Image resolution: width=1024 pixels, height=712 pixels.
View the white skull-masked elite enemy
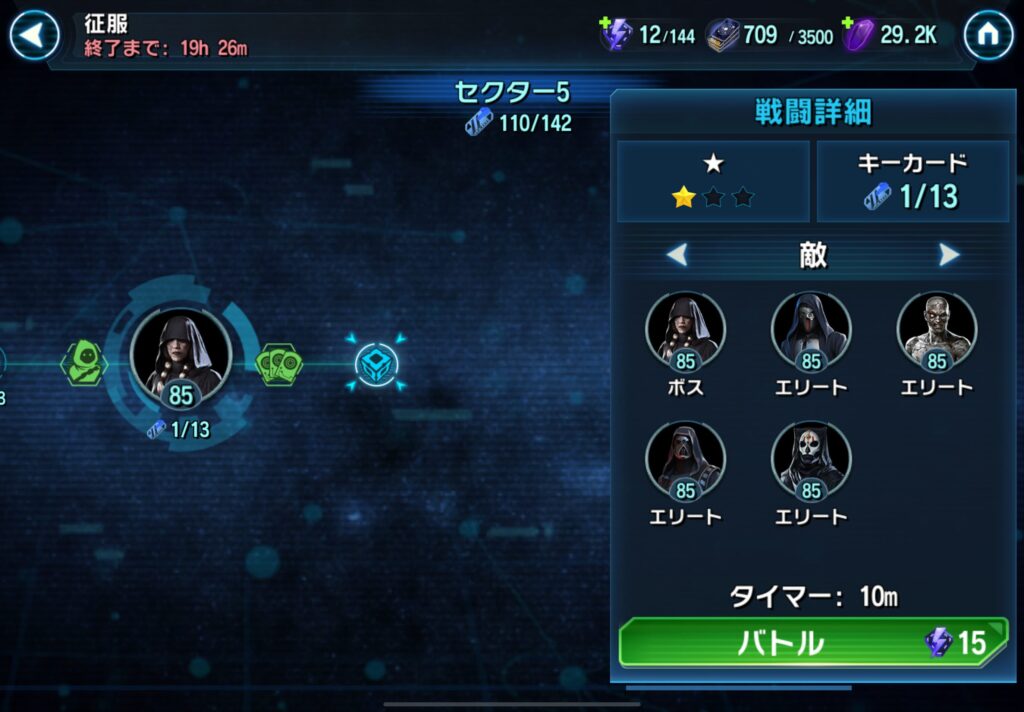tap(811, 458)
